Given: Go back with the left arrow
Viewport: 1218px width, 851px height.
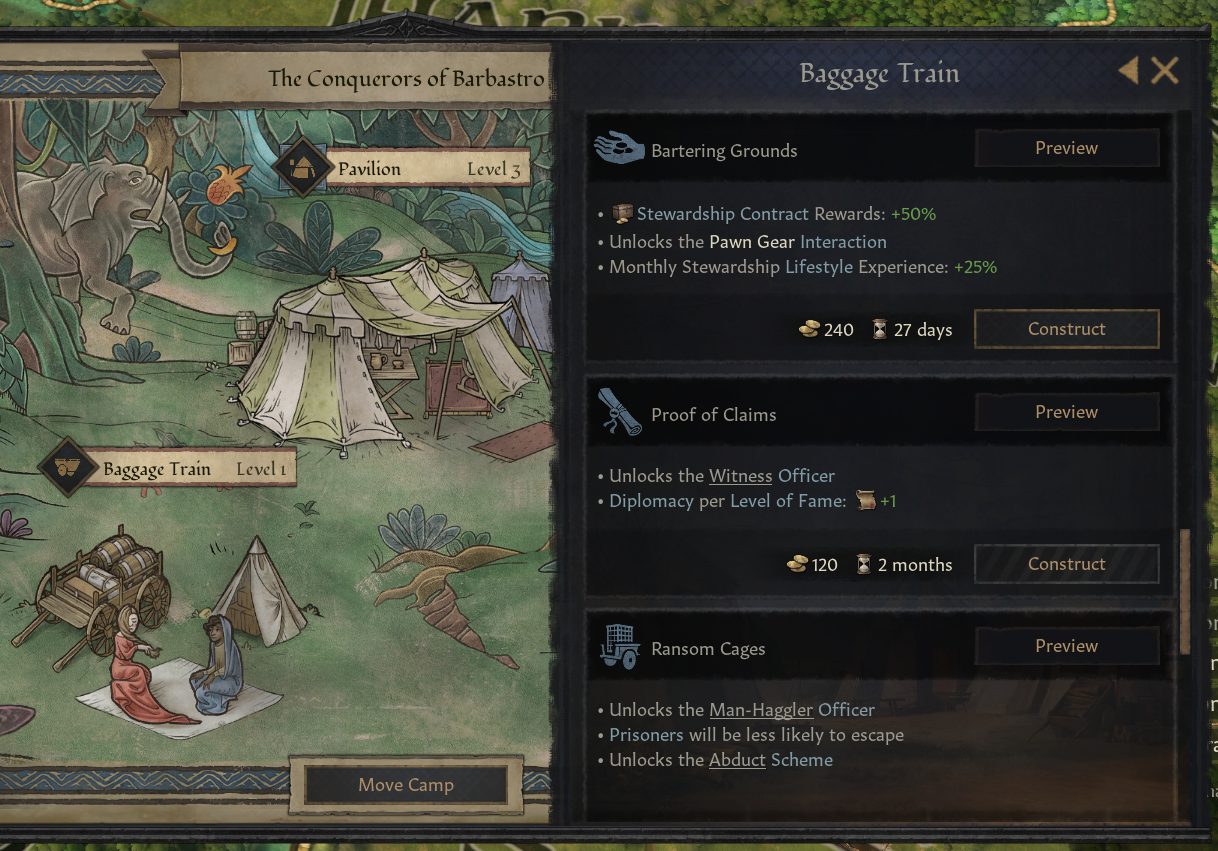Looking at the screenshot, I should (1128, 71).
